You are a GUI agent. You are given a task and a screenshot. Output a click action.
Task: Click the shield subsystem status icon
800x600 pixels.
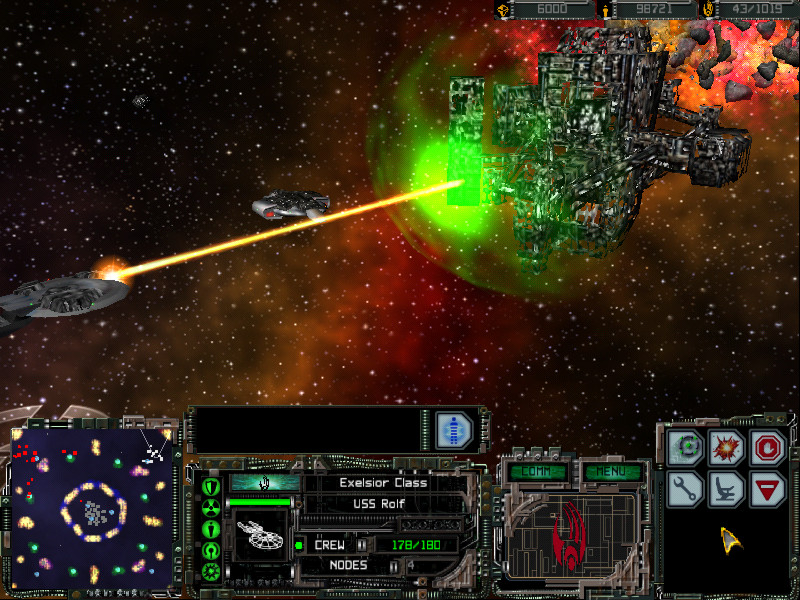(x=211, y=487)
